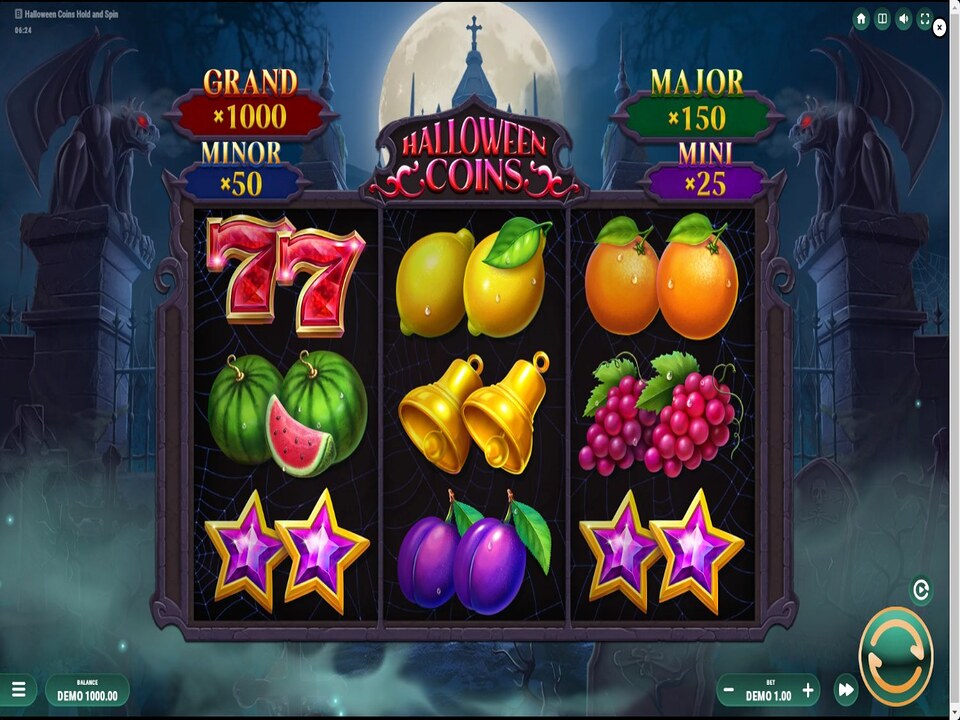Screen dimensions: 960x720
Task: Open the split-panel icon in the top bar
Action: 882,19
